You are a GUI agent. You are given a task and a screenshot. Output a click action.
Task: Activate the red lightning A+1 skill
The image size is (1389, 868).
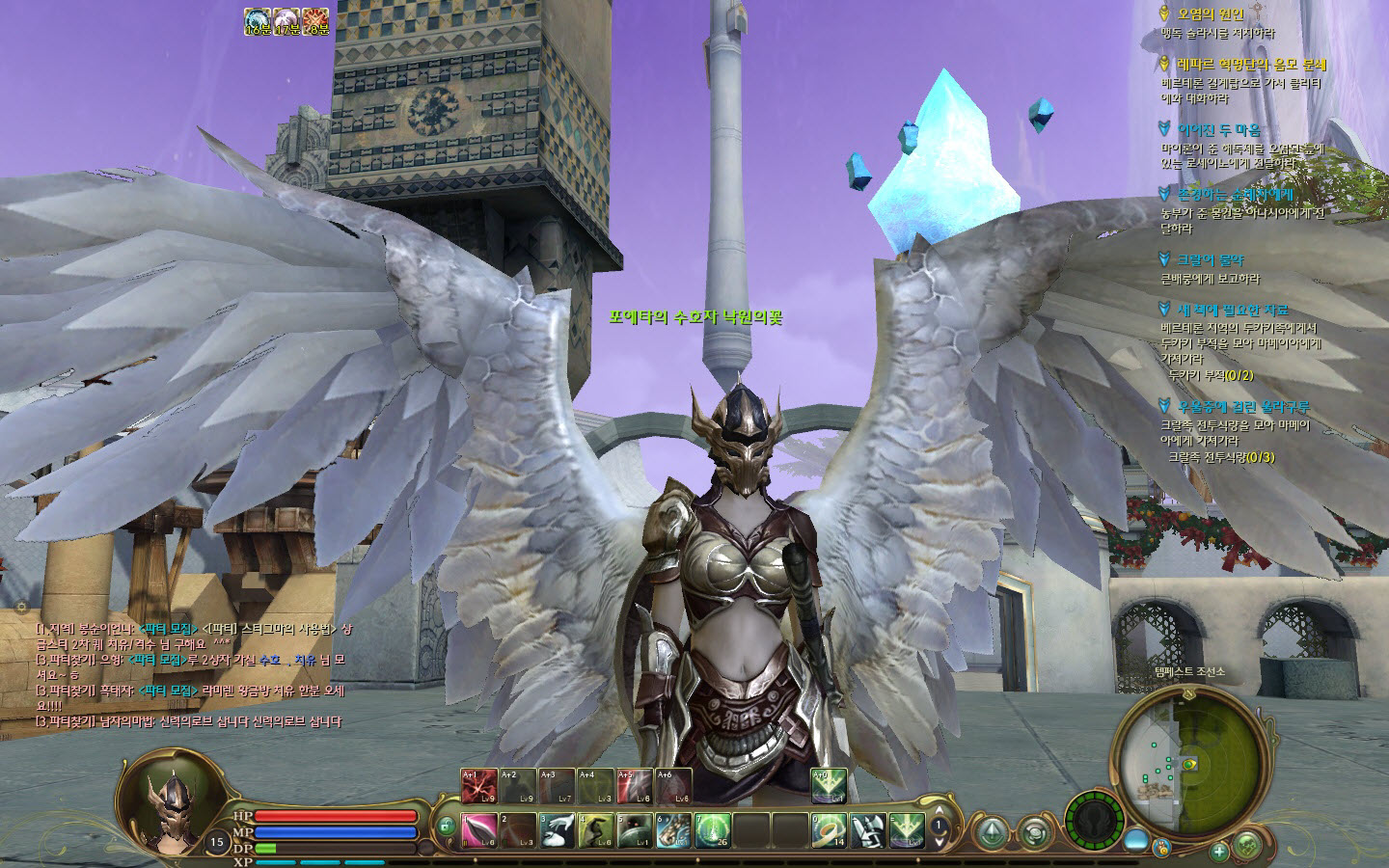click(478, 786)
